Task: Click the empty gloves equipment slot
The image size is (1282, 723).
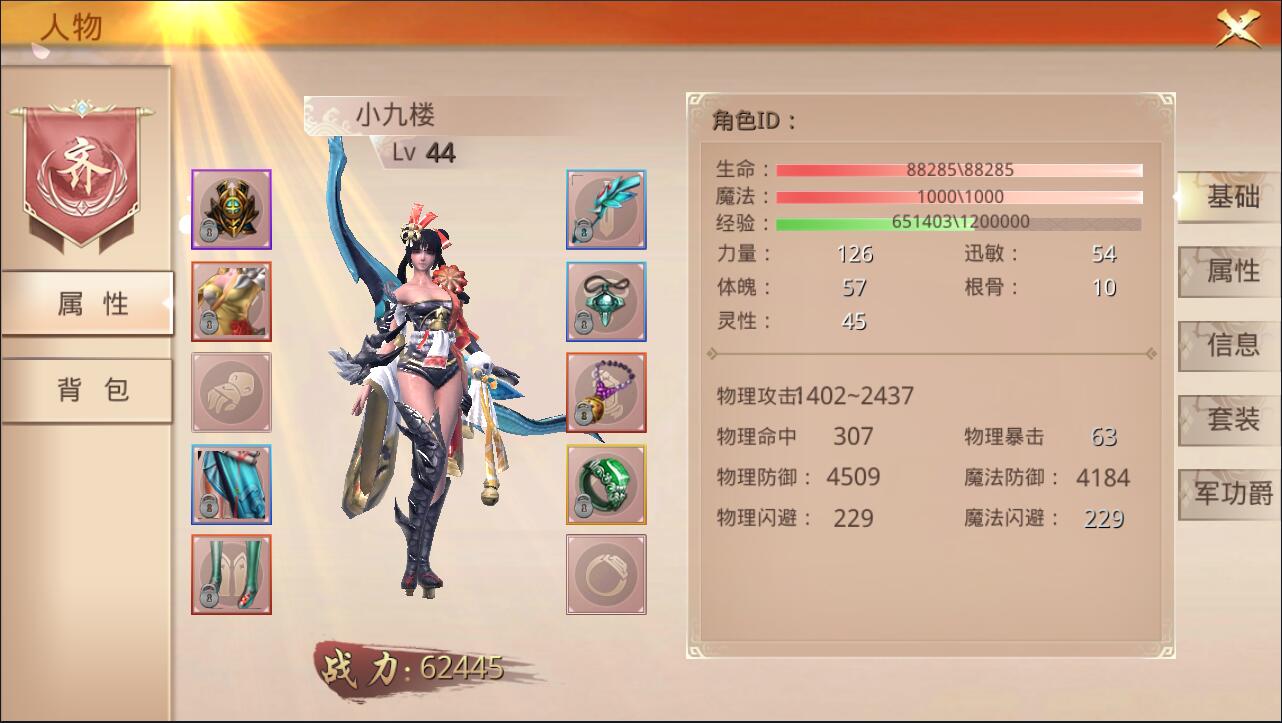Action: click(231, 391)
